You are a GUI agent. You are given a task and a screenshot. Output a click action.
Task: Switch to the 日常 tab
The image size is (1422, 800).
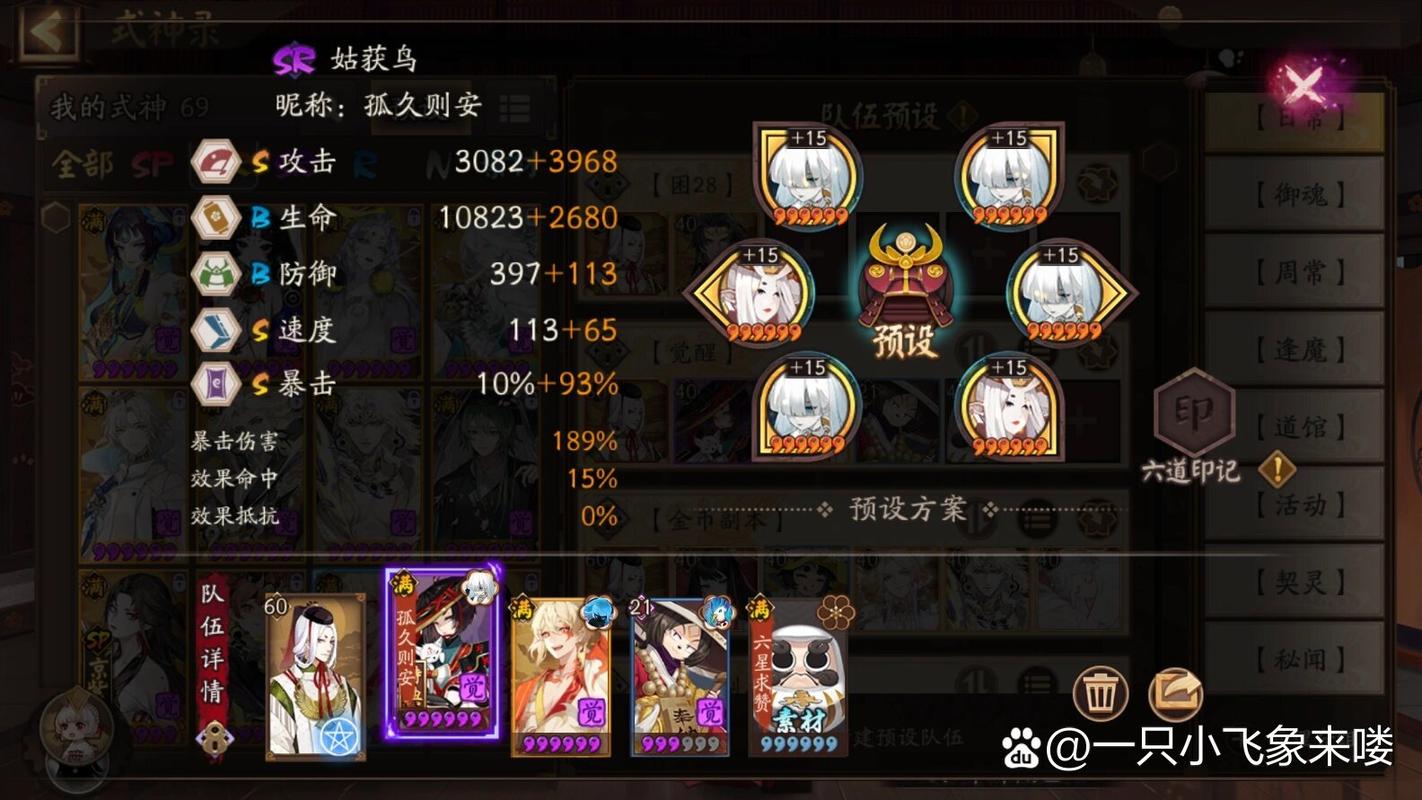tap(1296, 118)
